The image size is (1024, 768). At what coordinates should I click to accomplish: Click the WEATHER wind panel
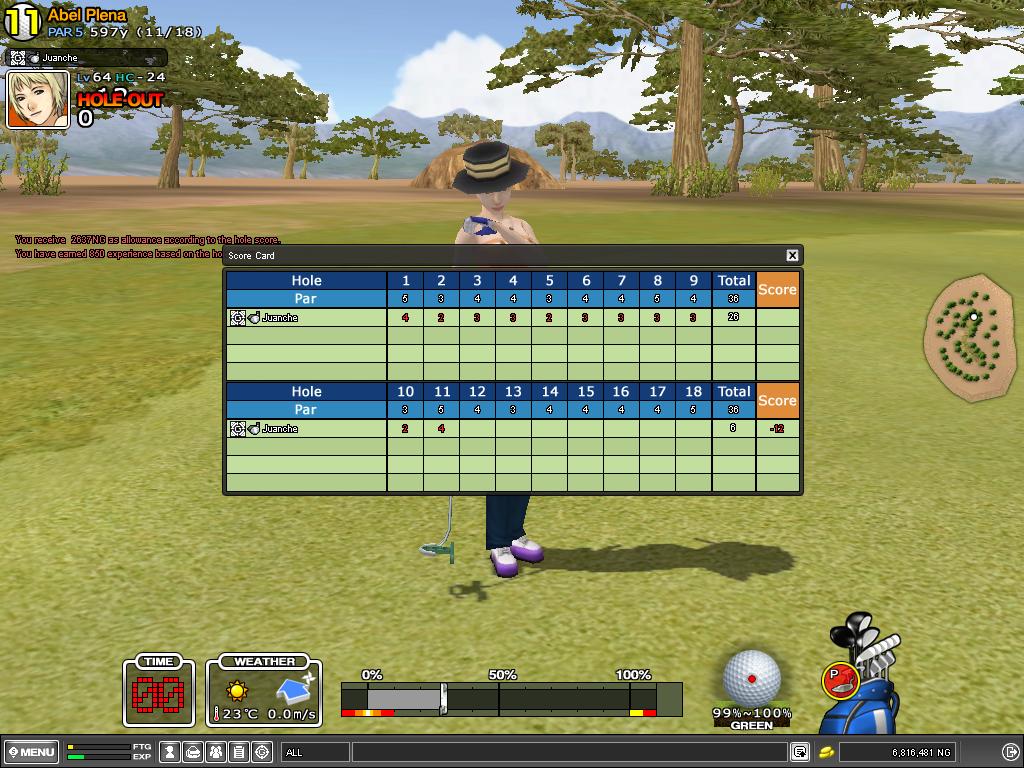(264, 691)
